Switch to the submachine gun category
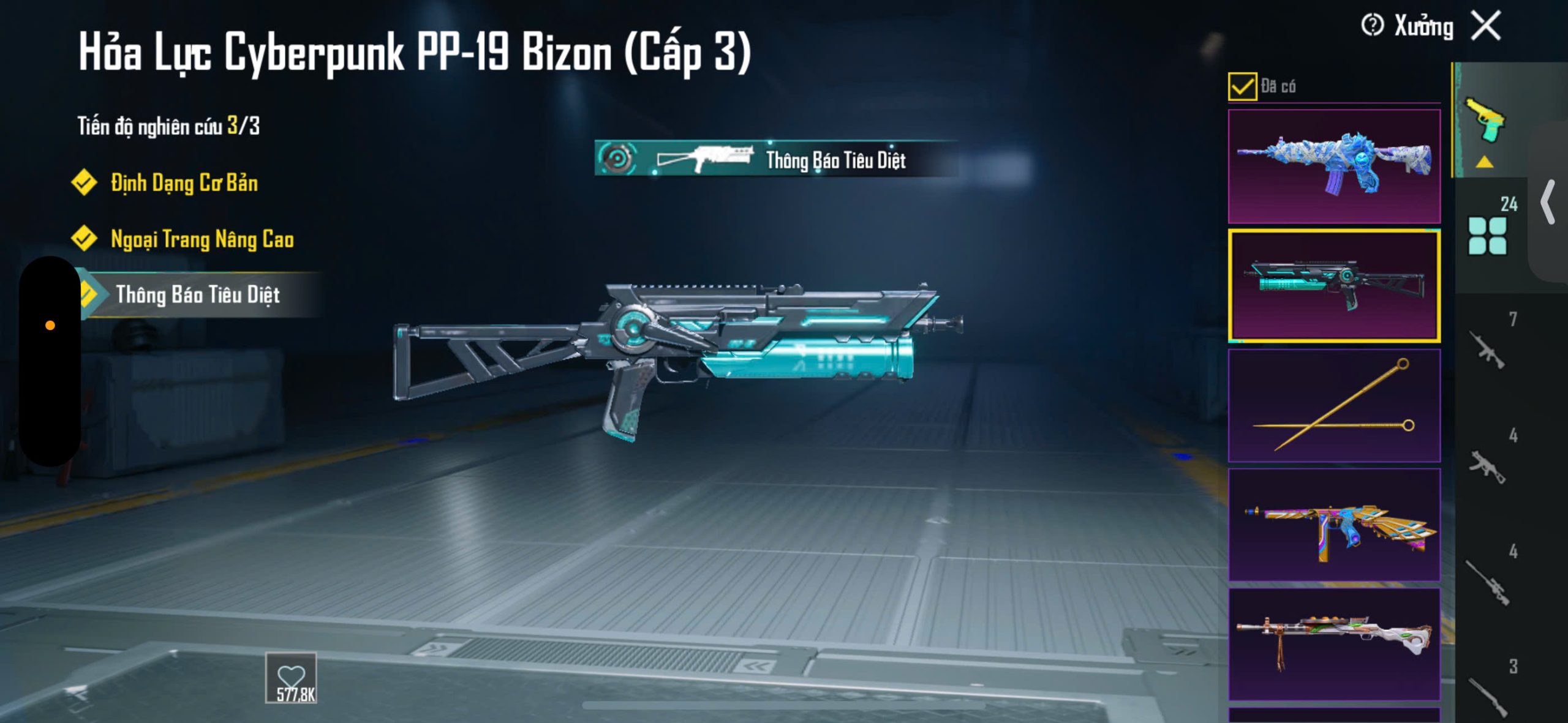1568x723 pixels. pyautogui.click(x=1490, y=466)
